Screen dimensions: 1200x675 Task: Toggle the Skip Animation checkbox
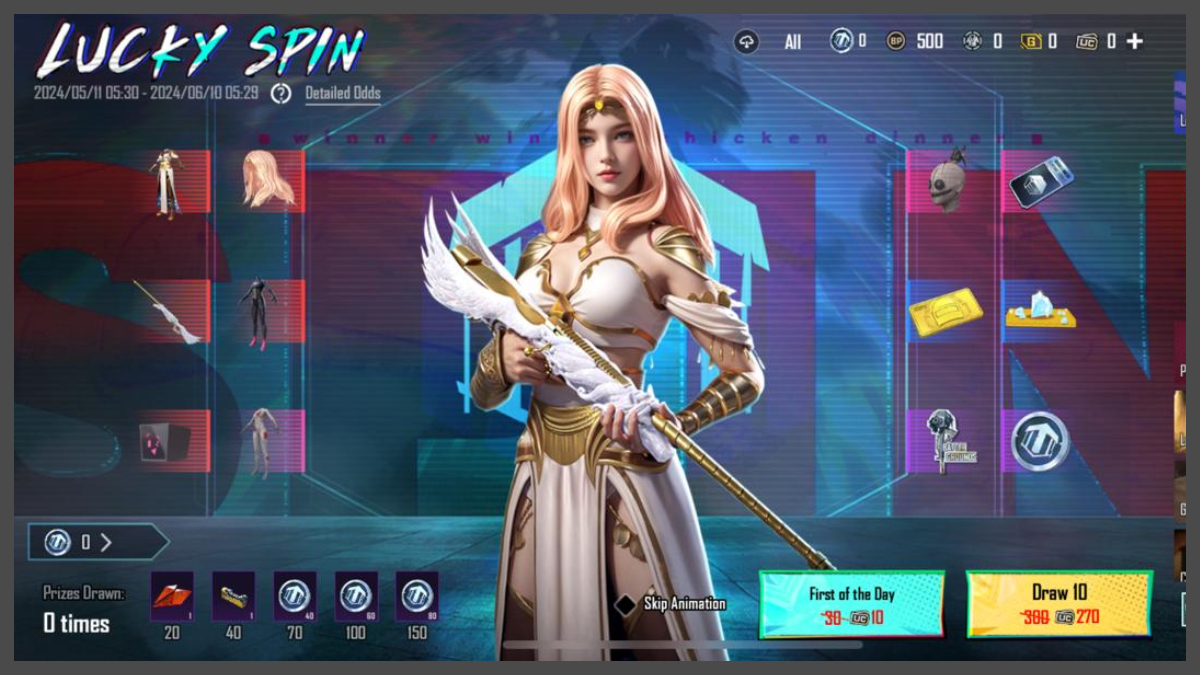click(x=626, y=604)
